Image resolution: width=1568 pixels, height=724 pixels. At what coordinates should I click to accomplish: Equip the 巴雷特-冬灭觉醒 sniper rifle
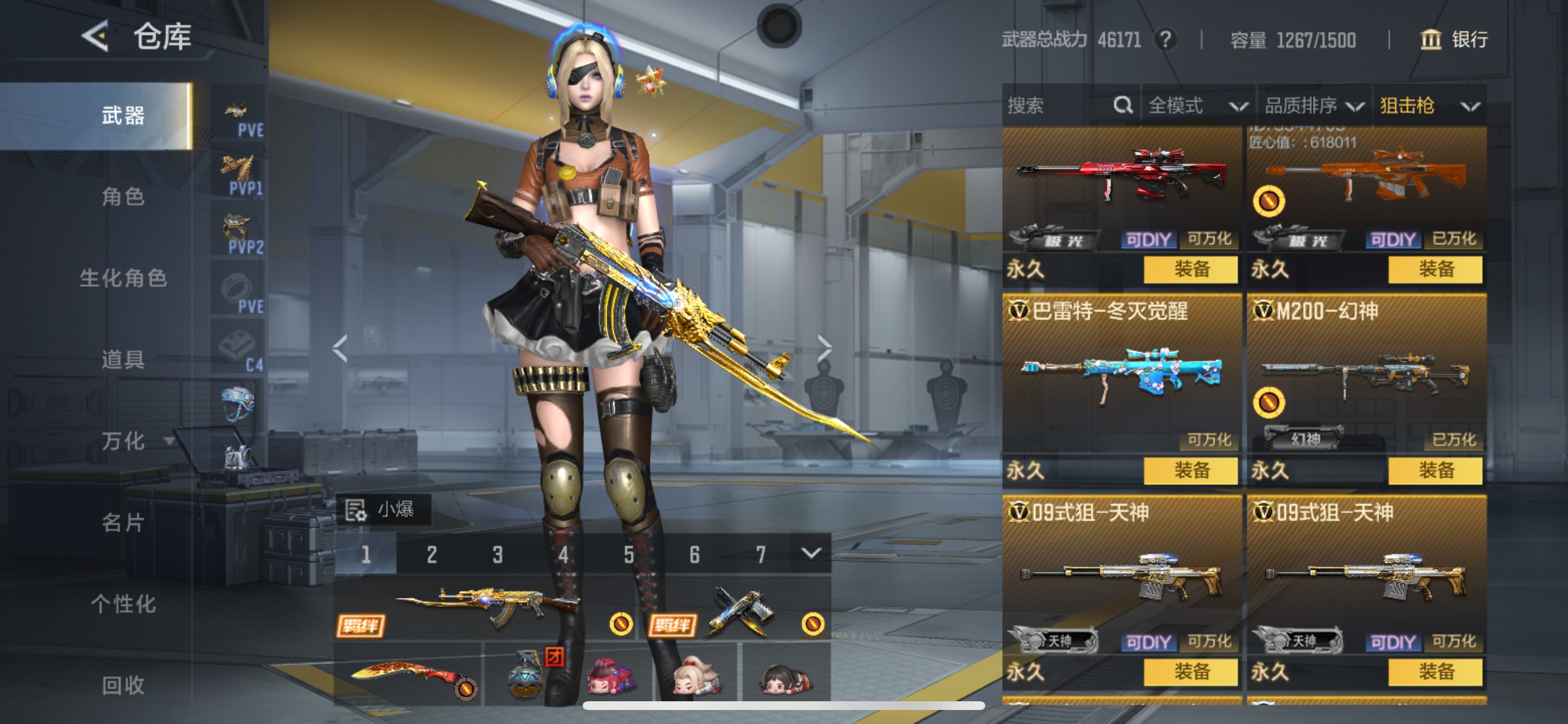coord(1191,470)
